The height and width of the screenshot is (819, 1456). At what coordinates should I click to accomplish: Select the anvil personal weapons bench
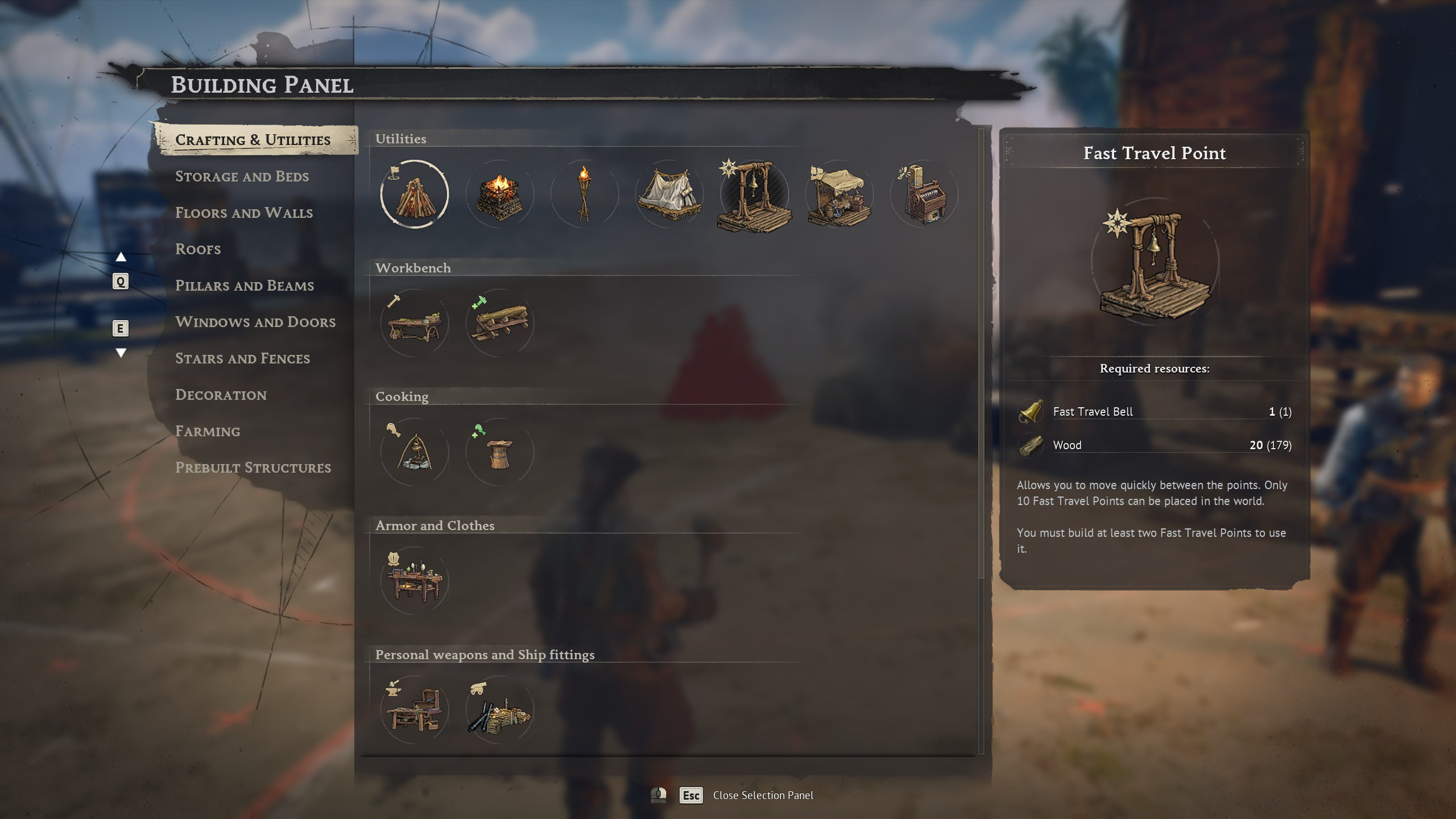point(415,710)
